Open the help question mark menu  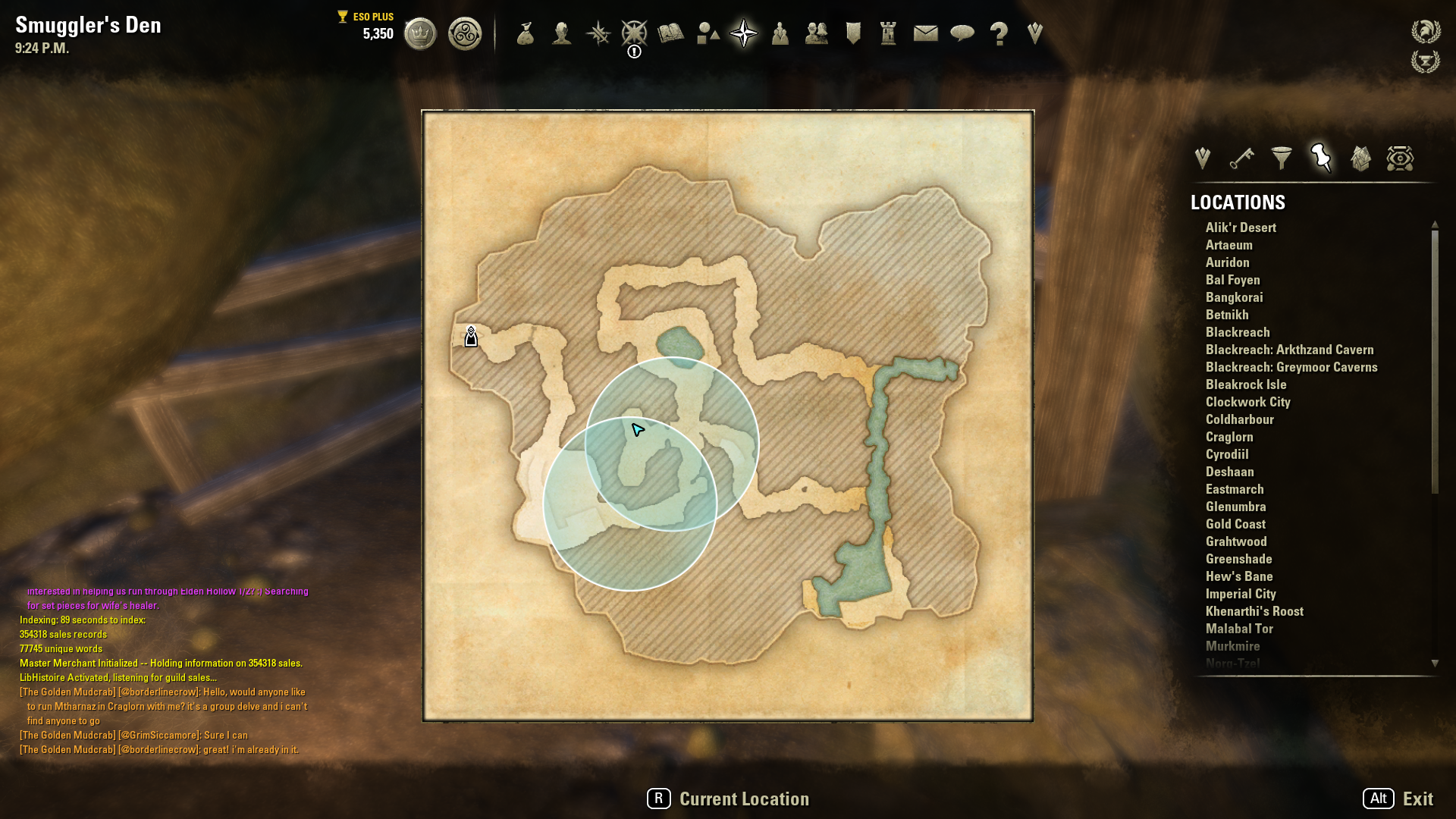pos(999,34)
